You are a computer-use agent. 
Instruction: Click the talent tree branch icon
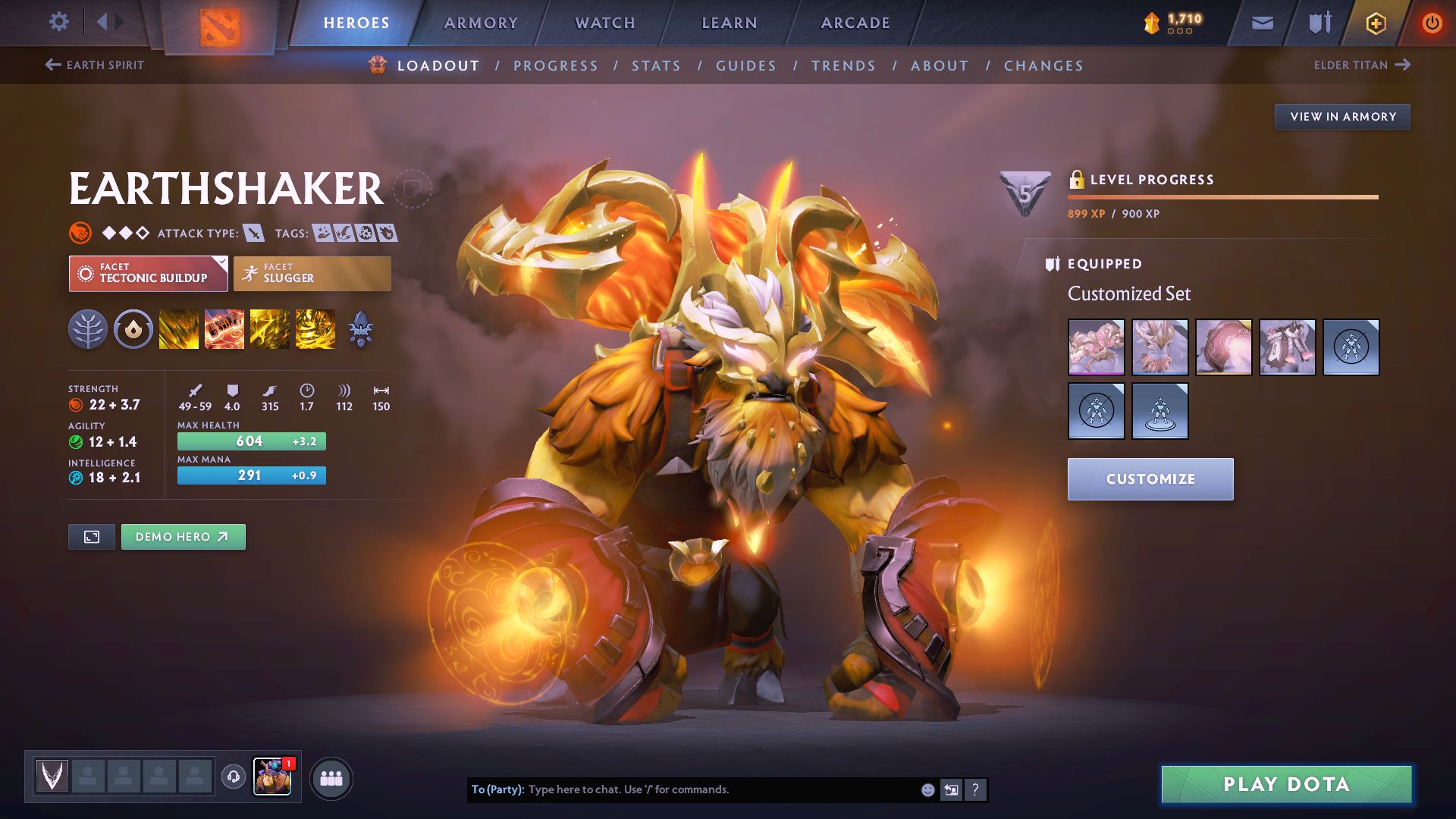88,329
